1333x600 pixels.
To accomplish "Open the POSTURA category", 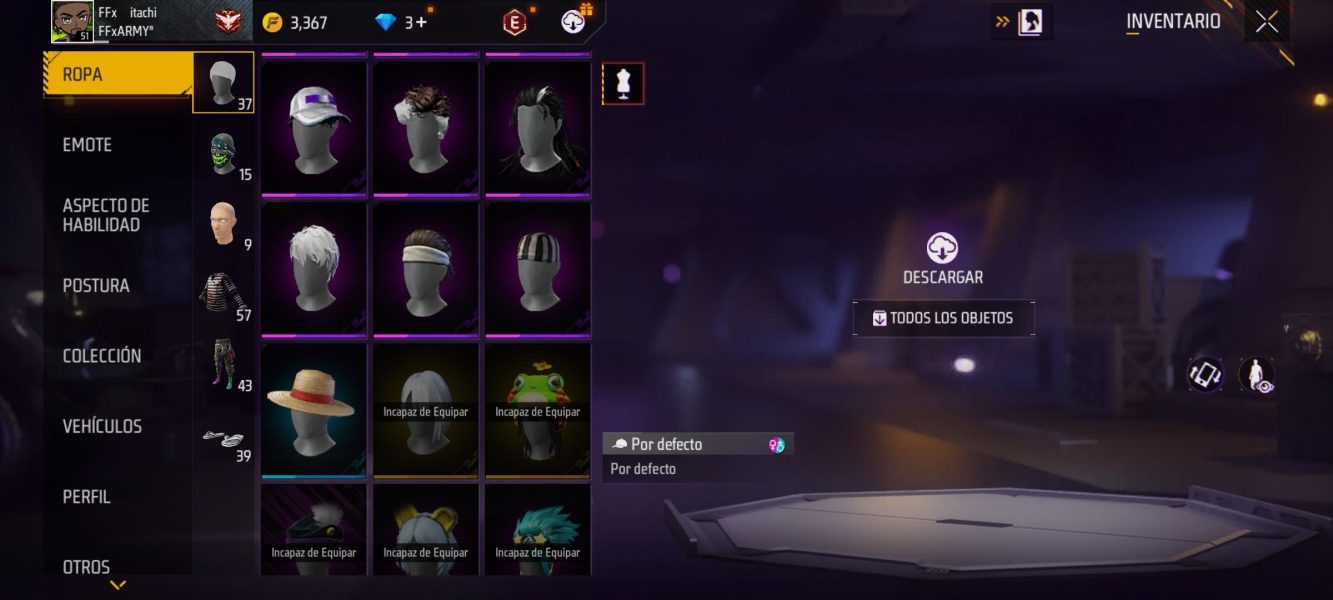I will (x=96, y=286).
